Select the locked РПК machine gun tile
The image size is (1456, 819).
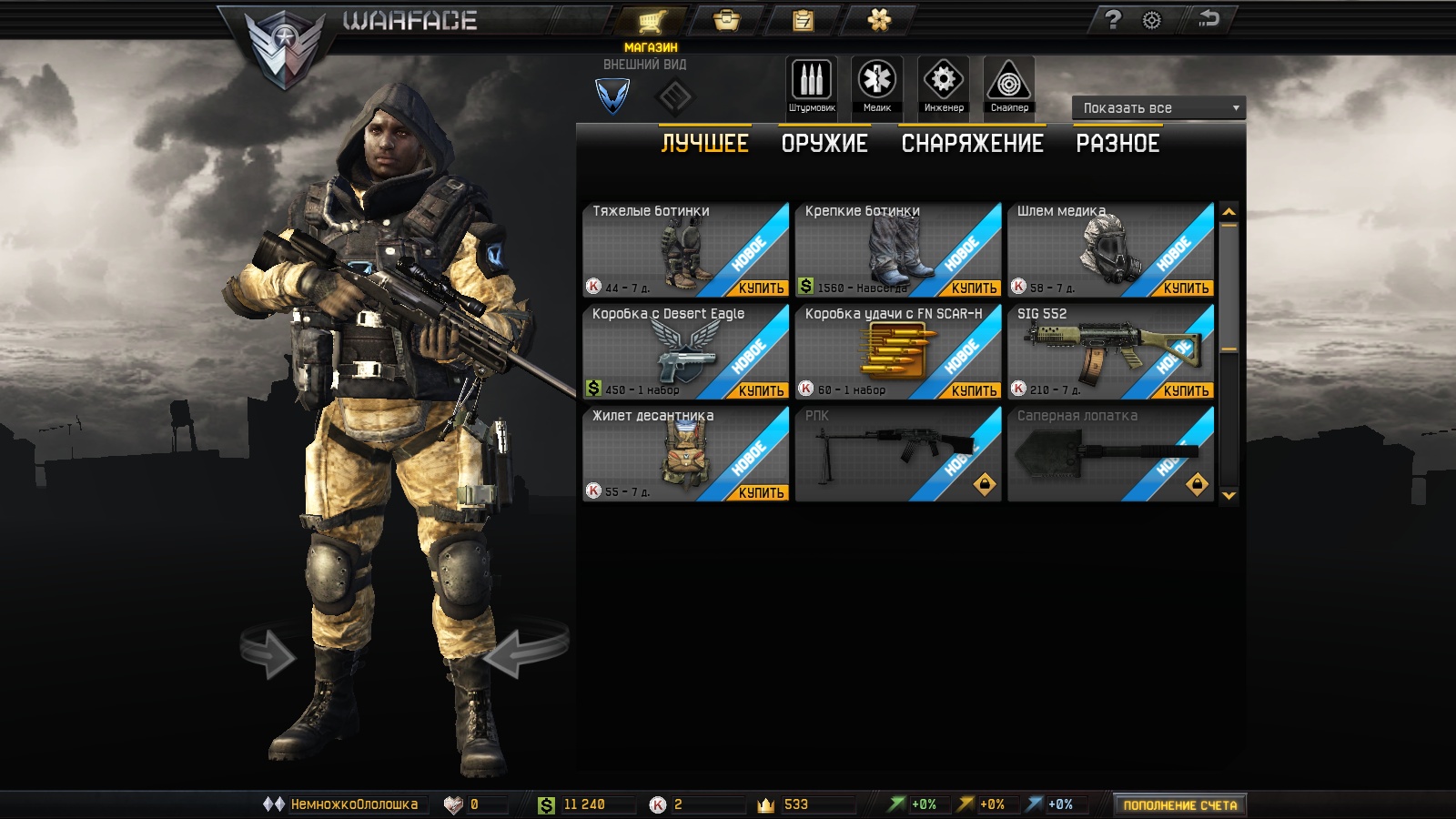point(897,453)
